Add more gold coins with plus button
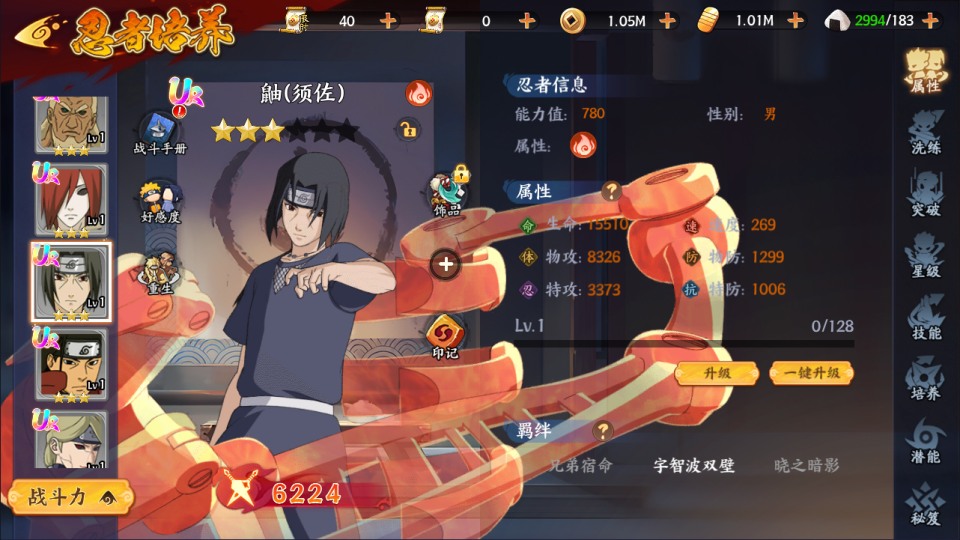The height and width of the screenshot is (540, 960). (667, 20)
